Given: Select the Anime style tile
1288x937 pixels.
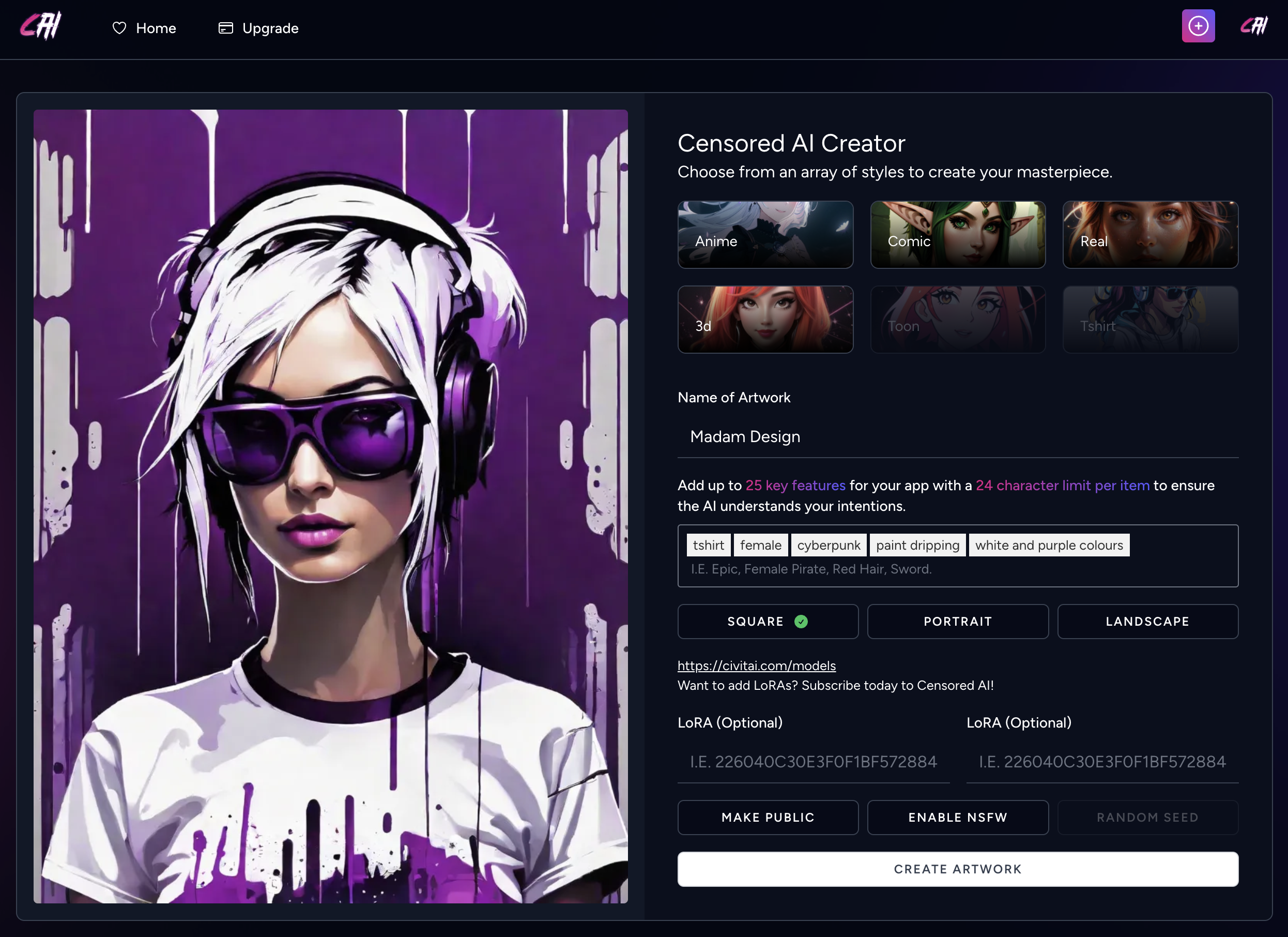Looking at the screenshot, I should [765, 235].
